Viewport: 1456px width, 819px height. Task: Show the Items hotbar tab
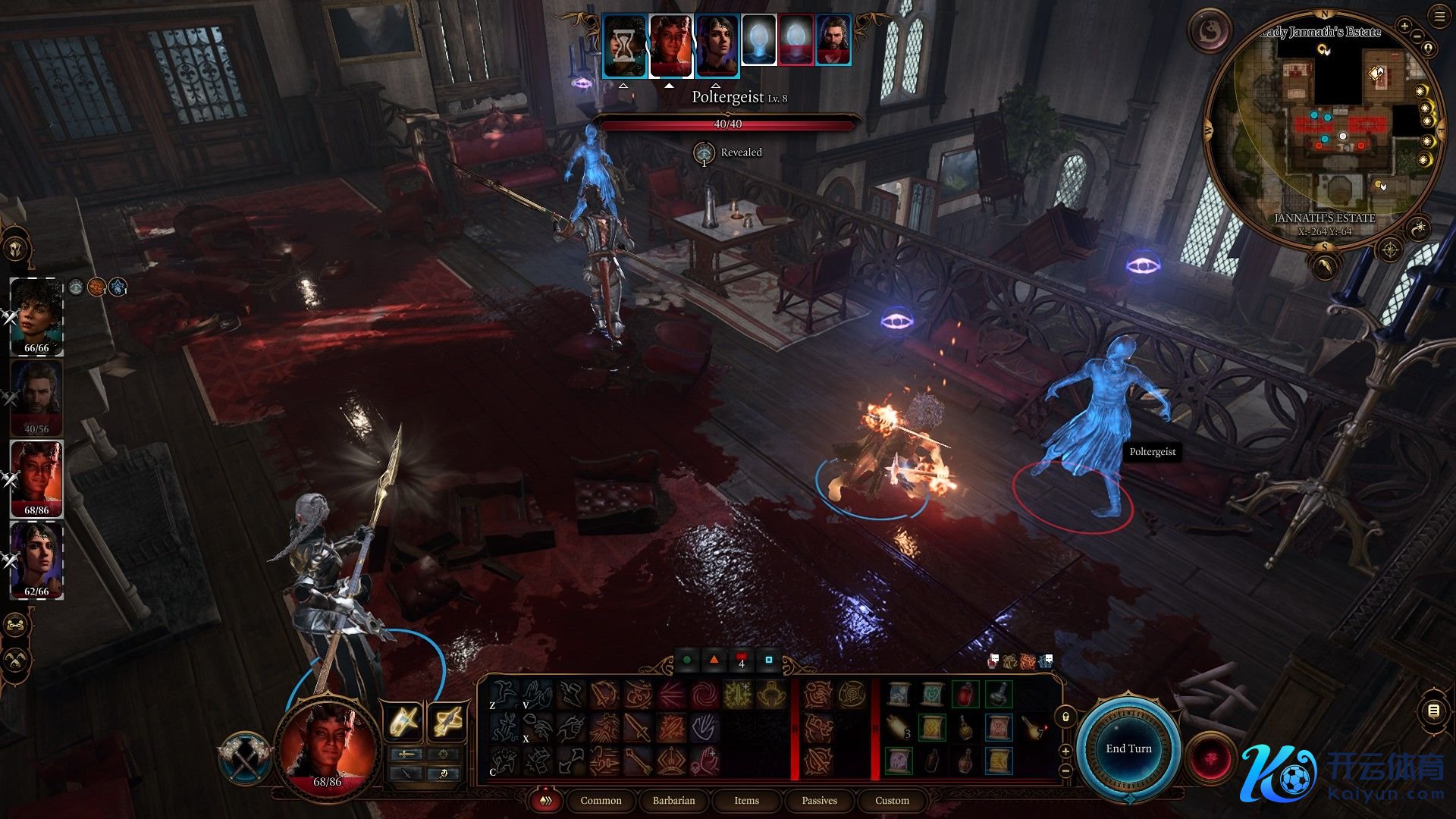click(x=746, y=801)
